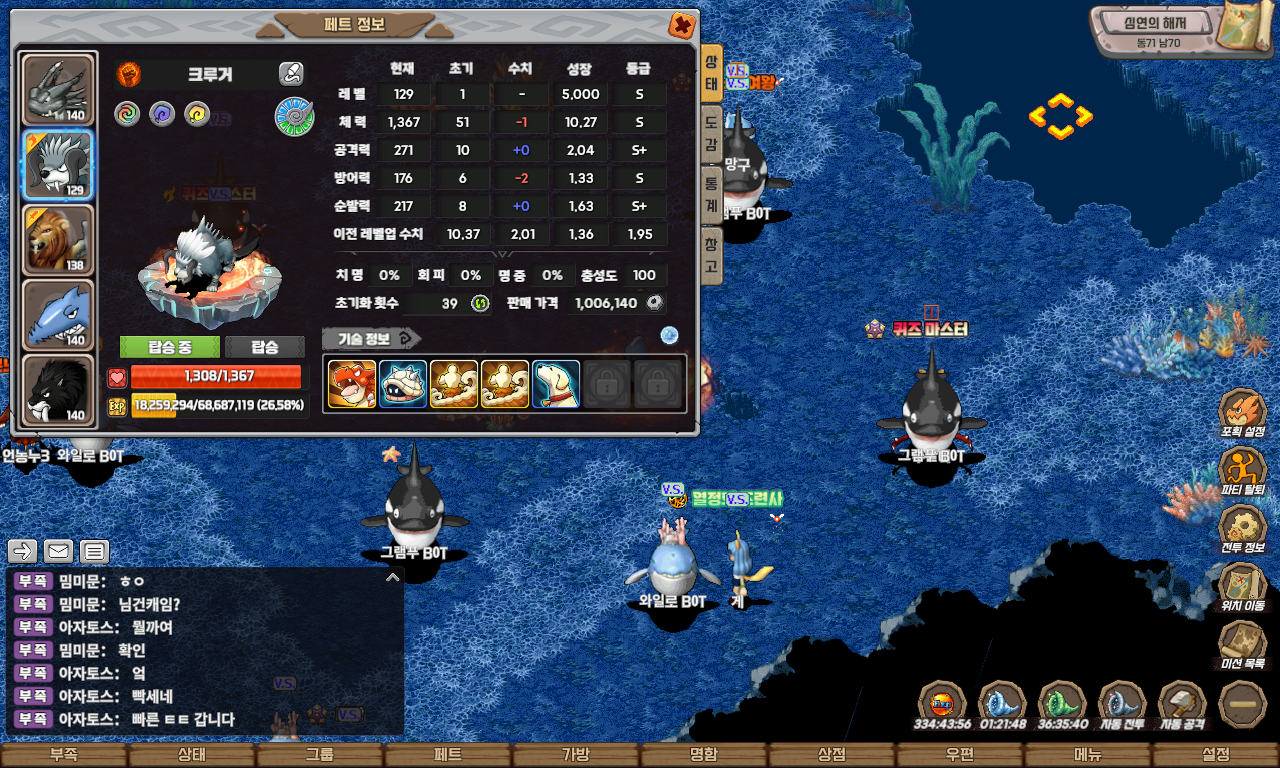Select the red dinosaur pet skill icon
Viewport: 1280px width, 768px height.
point(352,384)
